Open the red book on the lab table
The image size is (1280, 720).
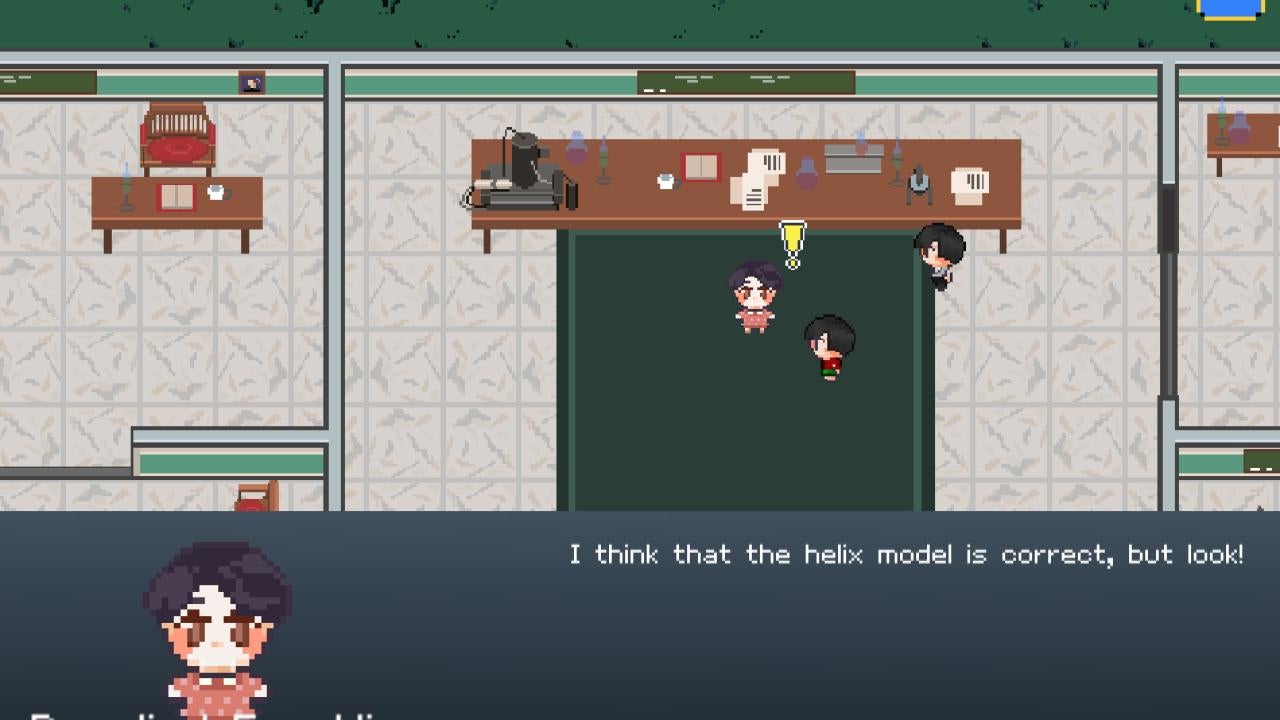pos(700,166)
